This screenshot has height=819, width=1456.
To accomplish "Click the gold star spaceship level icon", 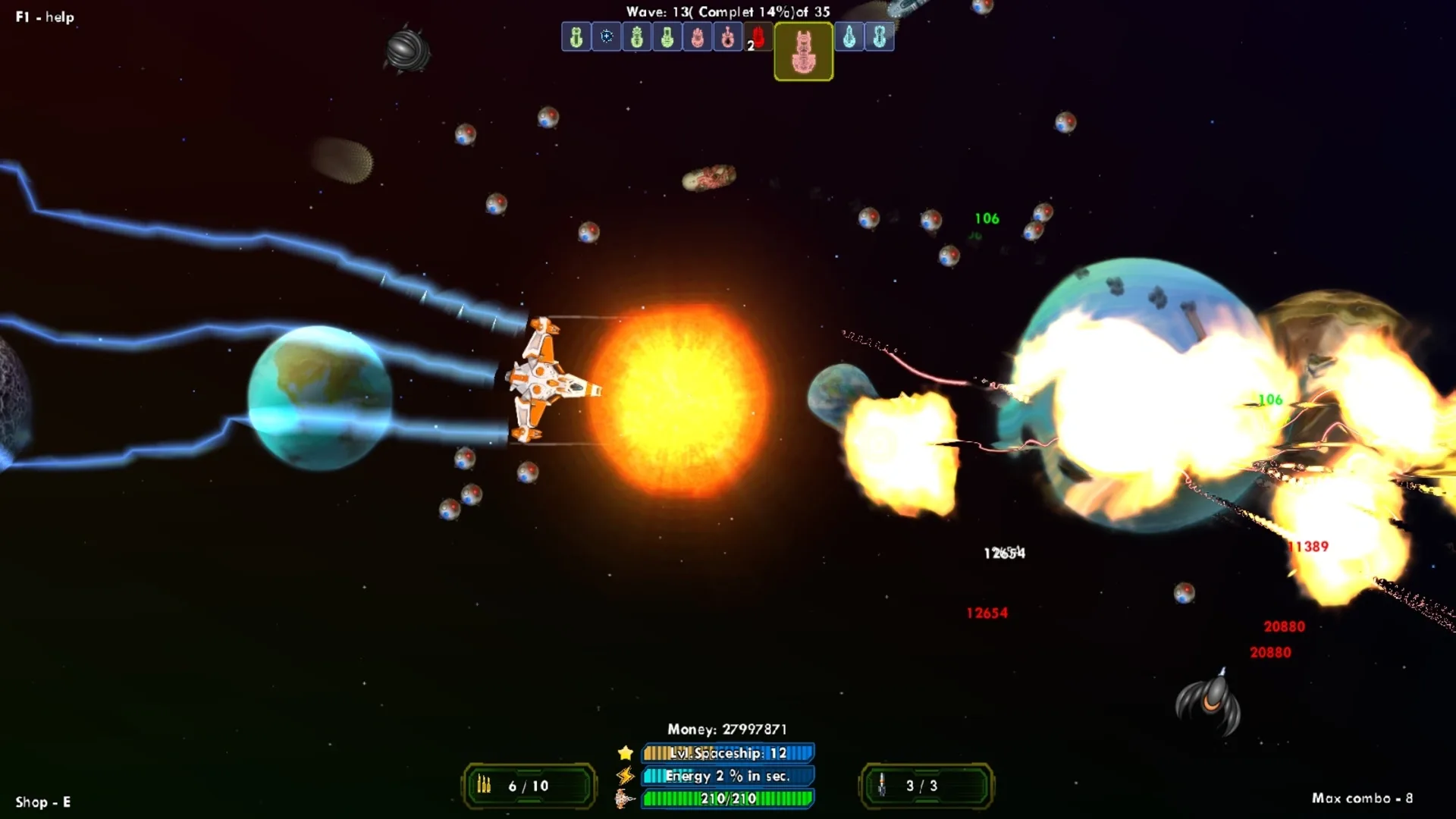I will point(626,753).
